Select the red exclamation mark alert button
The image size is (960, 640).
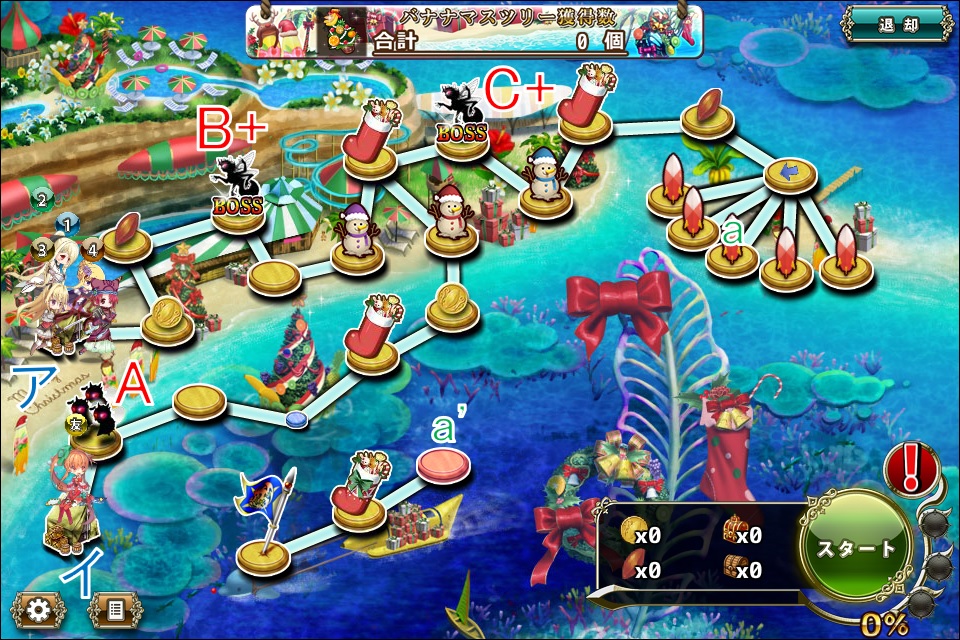pyautogui.click(x=910, y=468)
